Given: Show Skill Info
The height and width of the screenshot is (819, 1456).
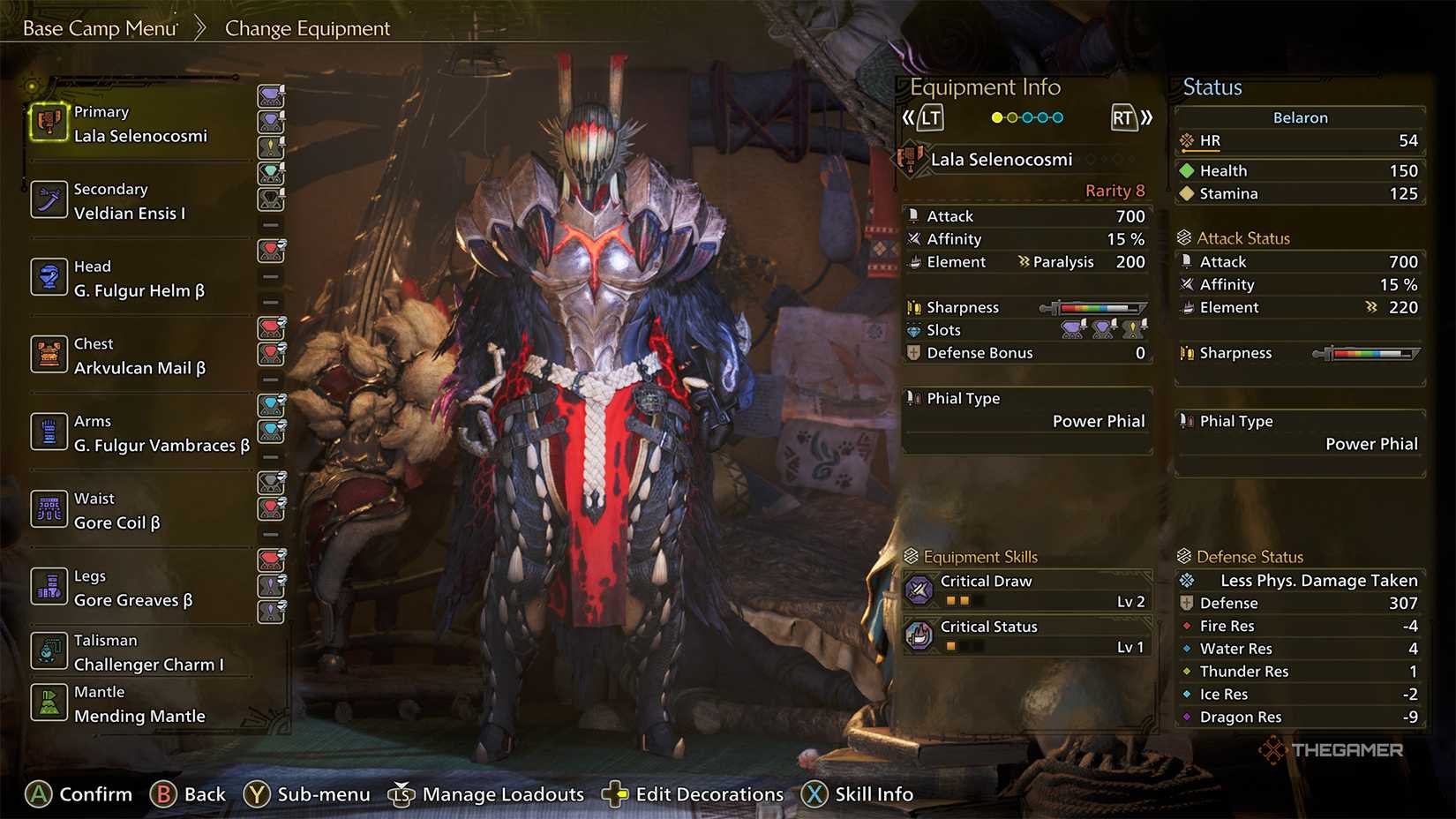Looking at the screenshot, I should 858,794.
